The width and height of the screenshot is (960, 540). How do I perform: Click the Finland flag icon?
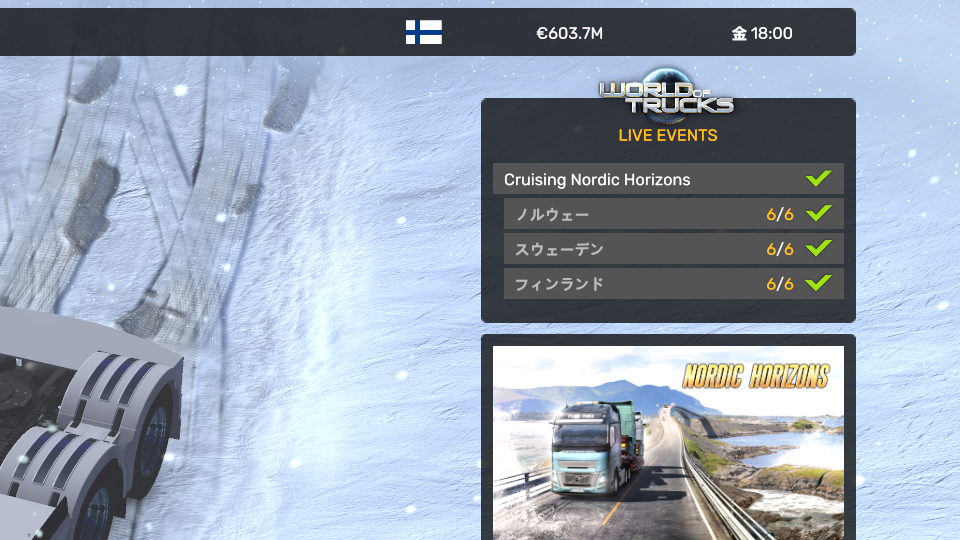[x=424, y=33]
